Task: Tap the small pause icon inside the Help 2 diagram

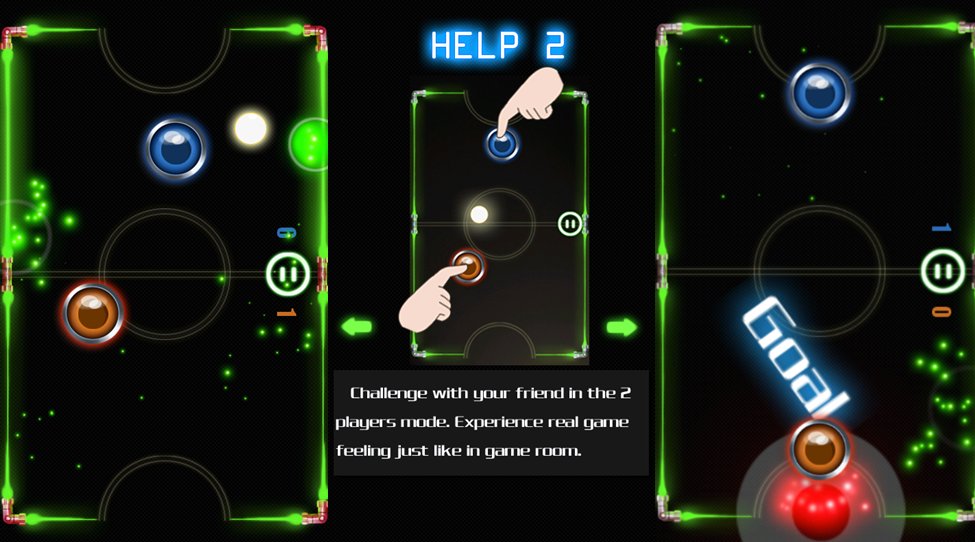Action: tap(570, 223)
